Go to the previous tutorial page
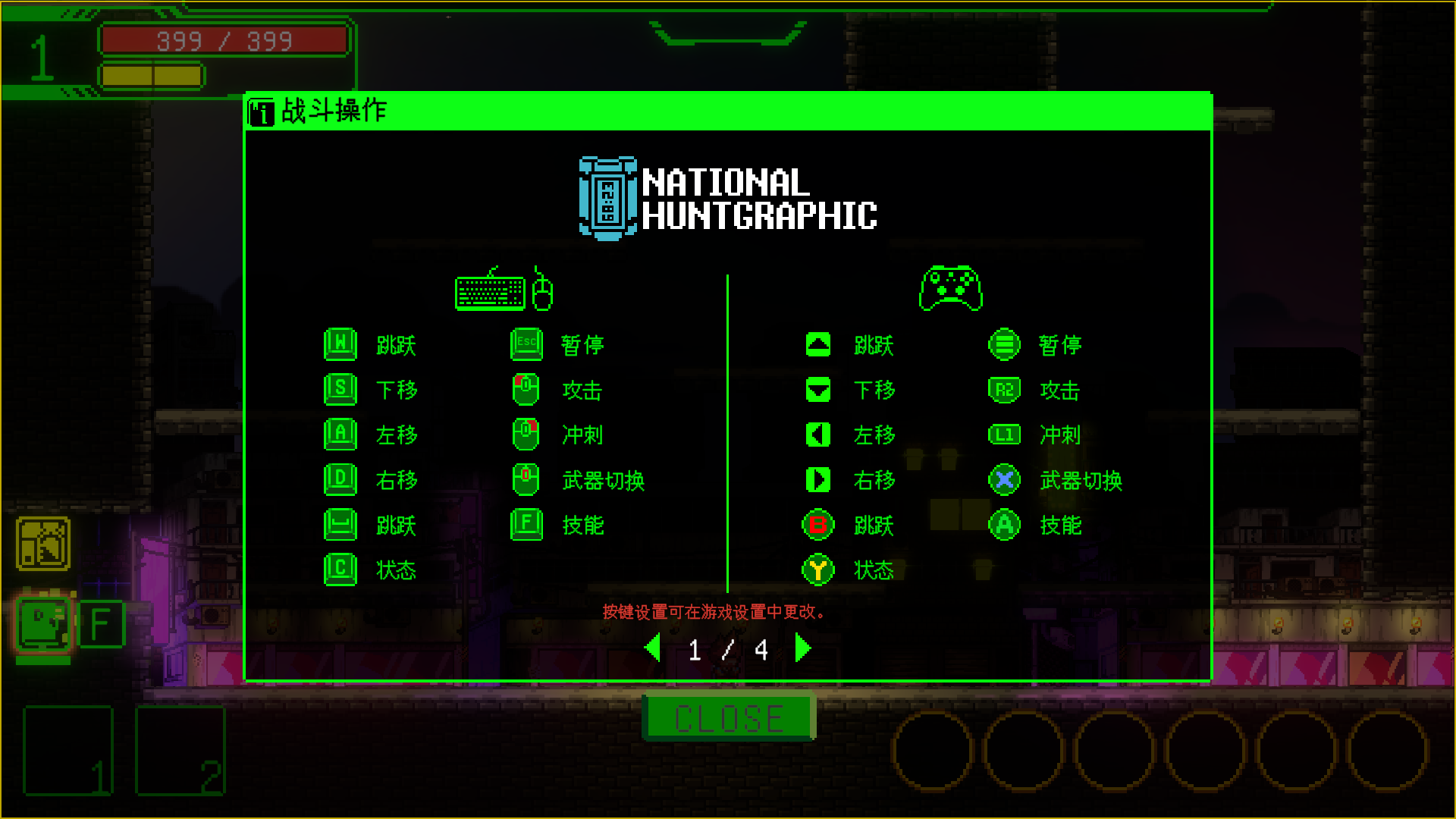The image size is (1456, 819). pos(652,649)
